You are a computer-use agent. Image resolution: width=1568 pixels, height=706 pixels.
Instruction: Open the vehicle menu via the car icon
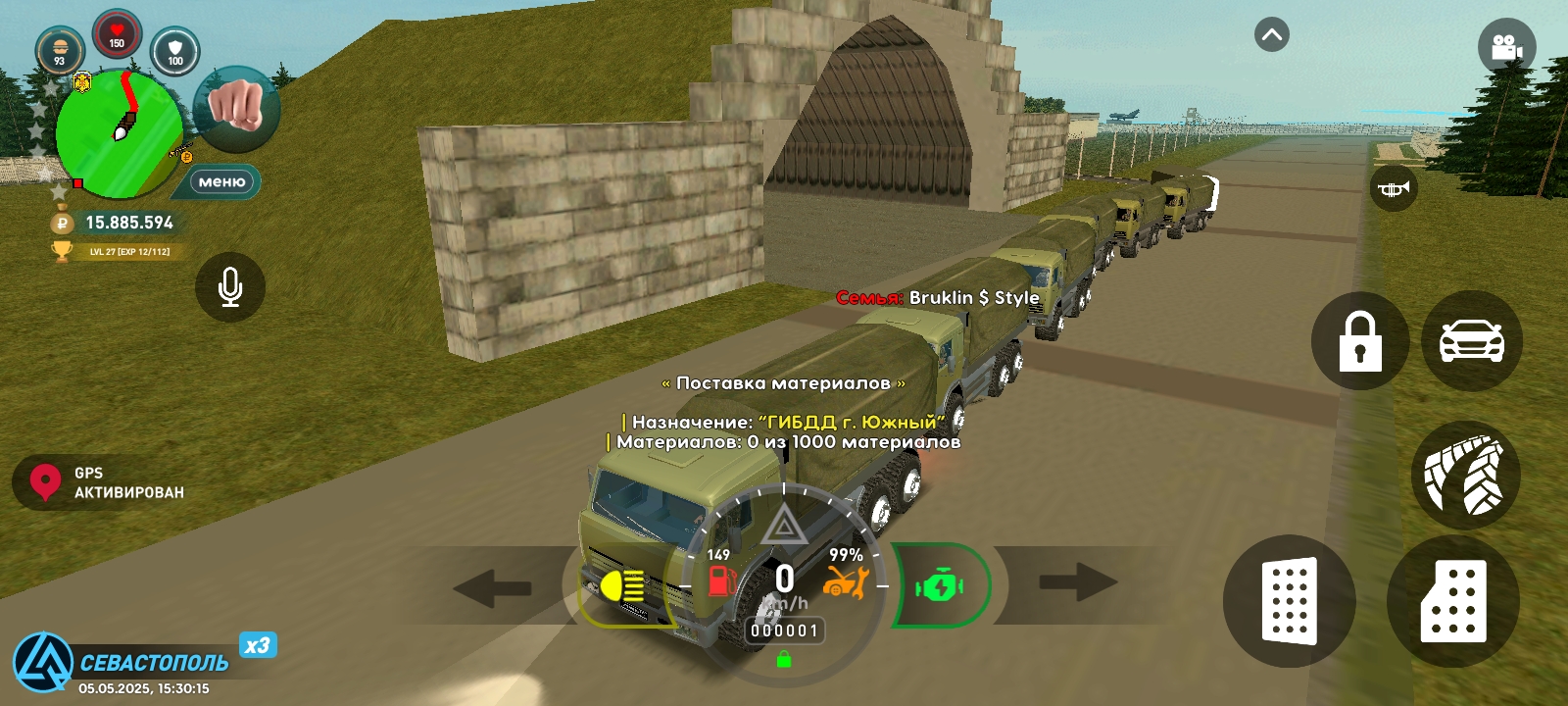pyautogui.click(x=1473, y=340)
